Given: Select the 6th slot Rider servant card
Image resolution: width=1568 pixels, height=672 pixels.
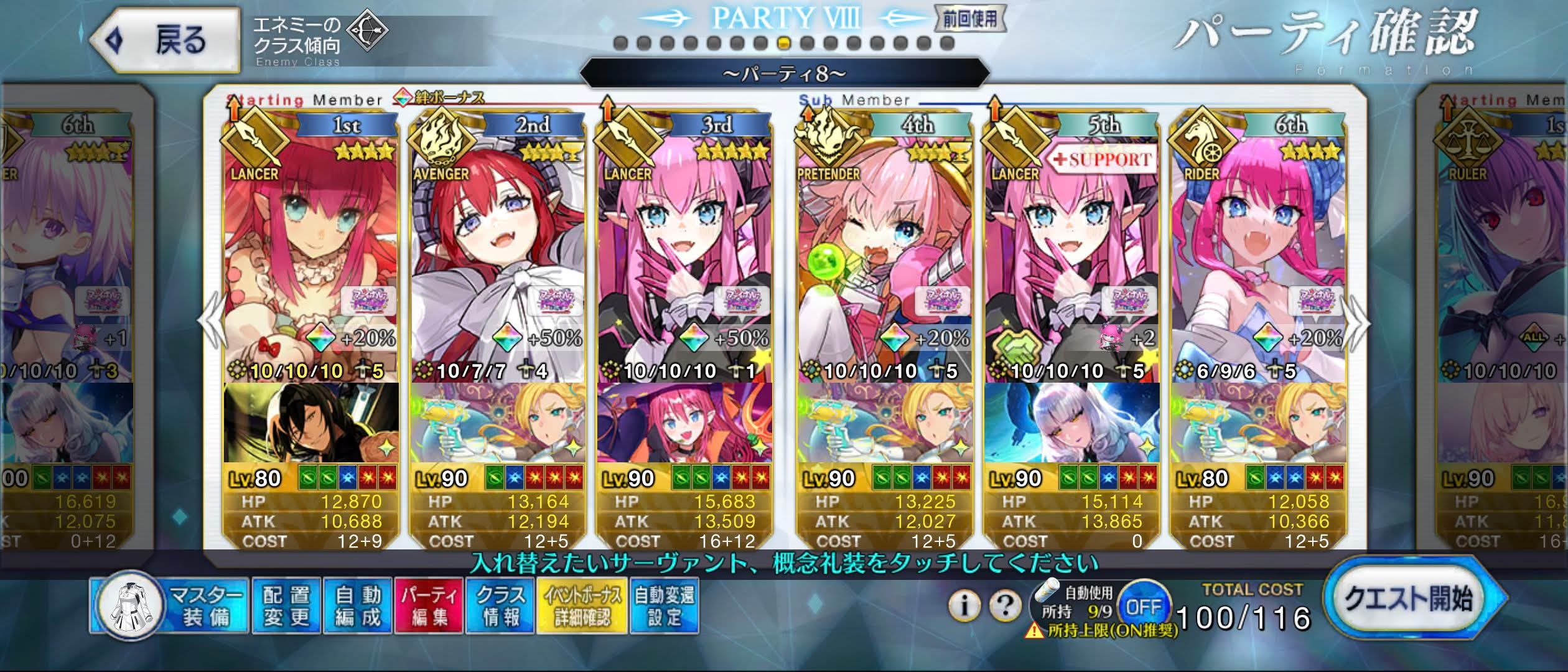Looking at the screenshot, I should pyautogui.click(x=1258, y=249).
